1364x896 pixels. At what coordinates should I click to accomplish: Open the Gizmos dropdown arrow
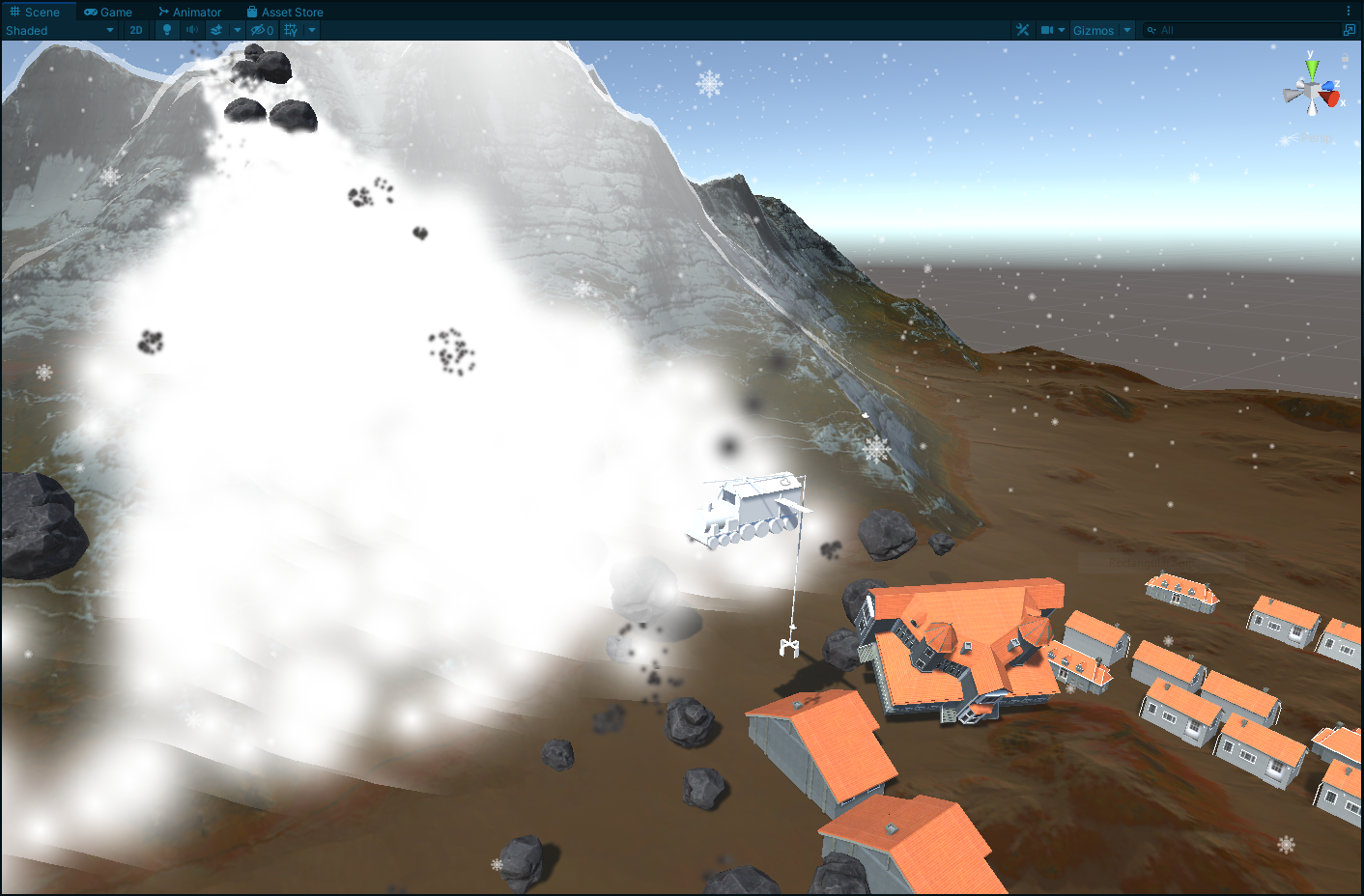tap(1127, 30)
